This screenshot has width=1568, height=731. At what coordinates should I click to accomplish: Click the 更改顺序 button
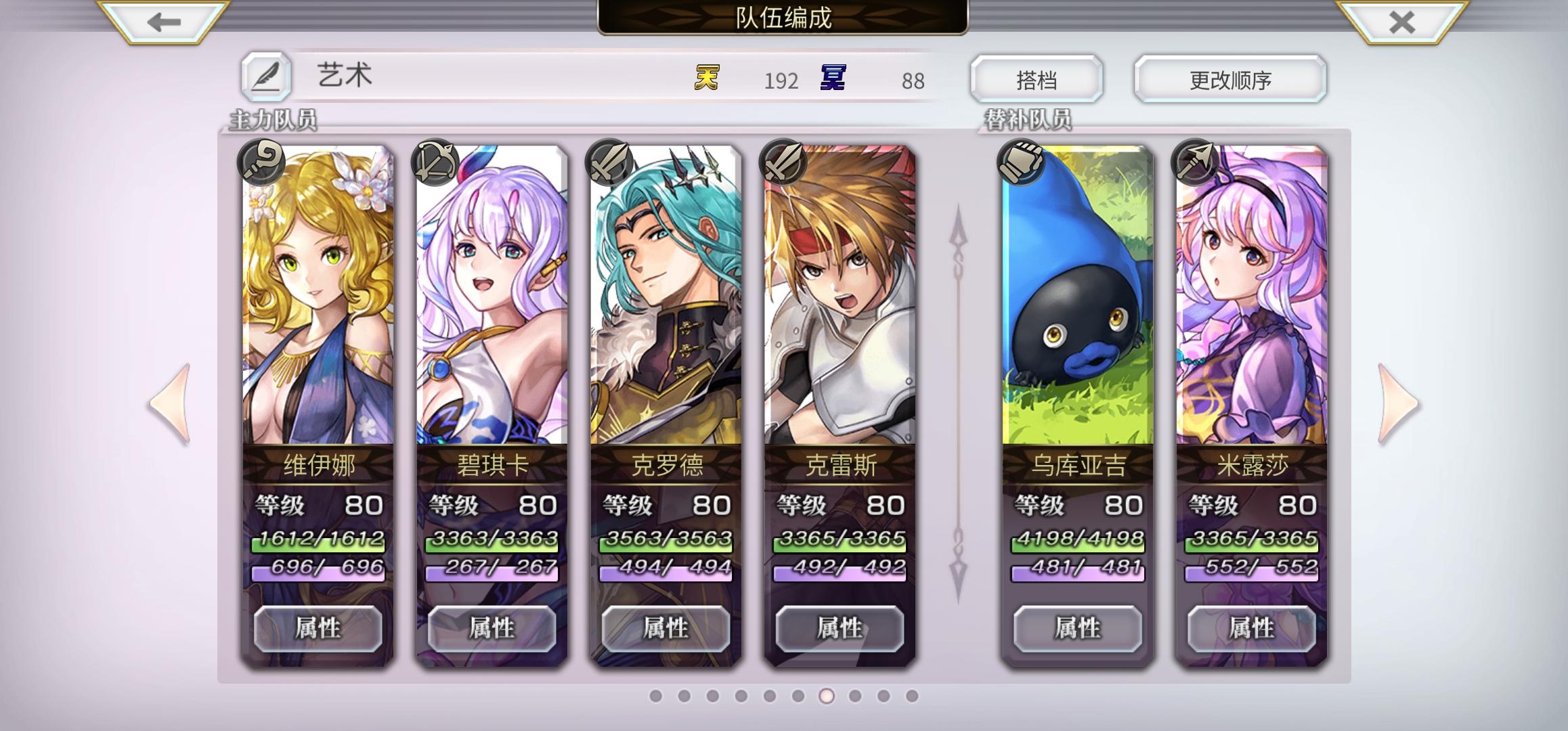1229,79
